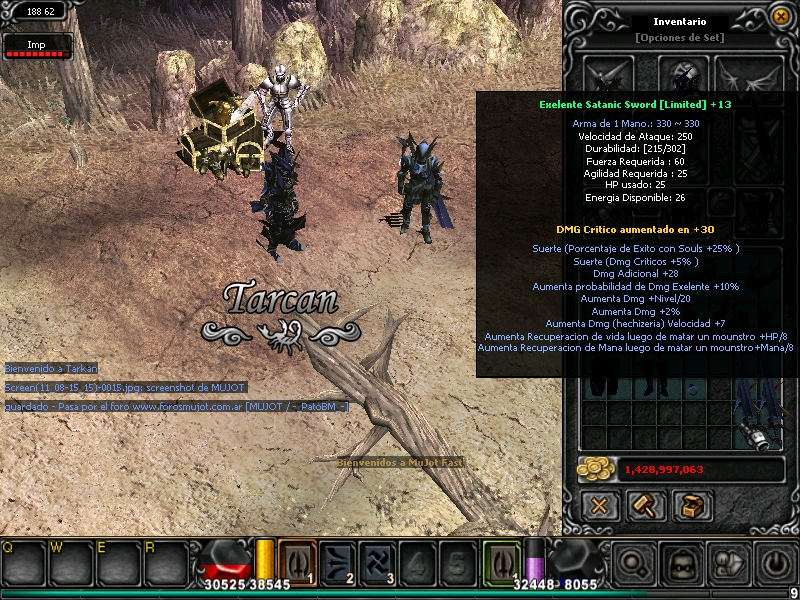Open the treasure chest personal store button

(692, 506)
